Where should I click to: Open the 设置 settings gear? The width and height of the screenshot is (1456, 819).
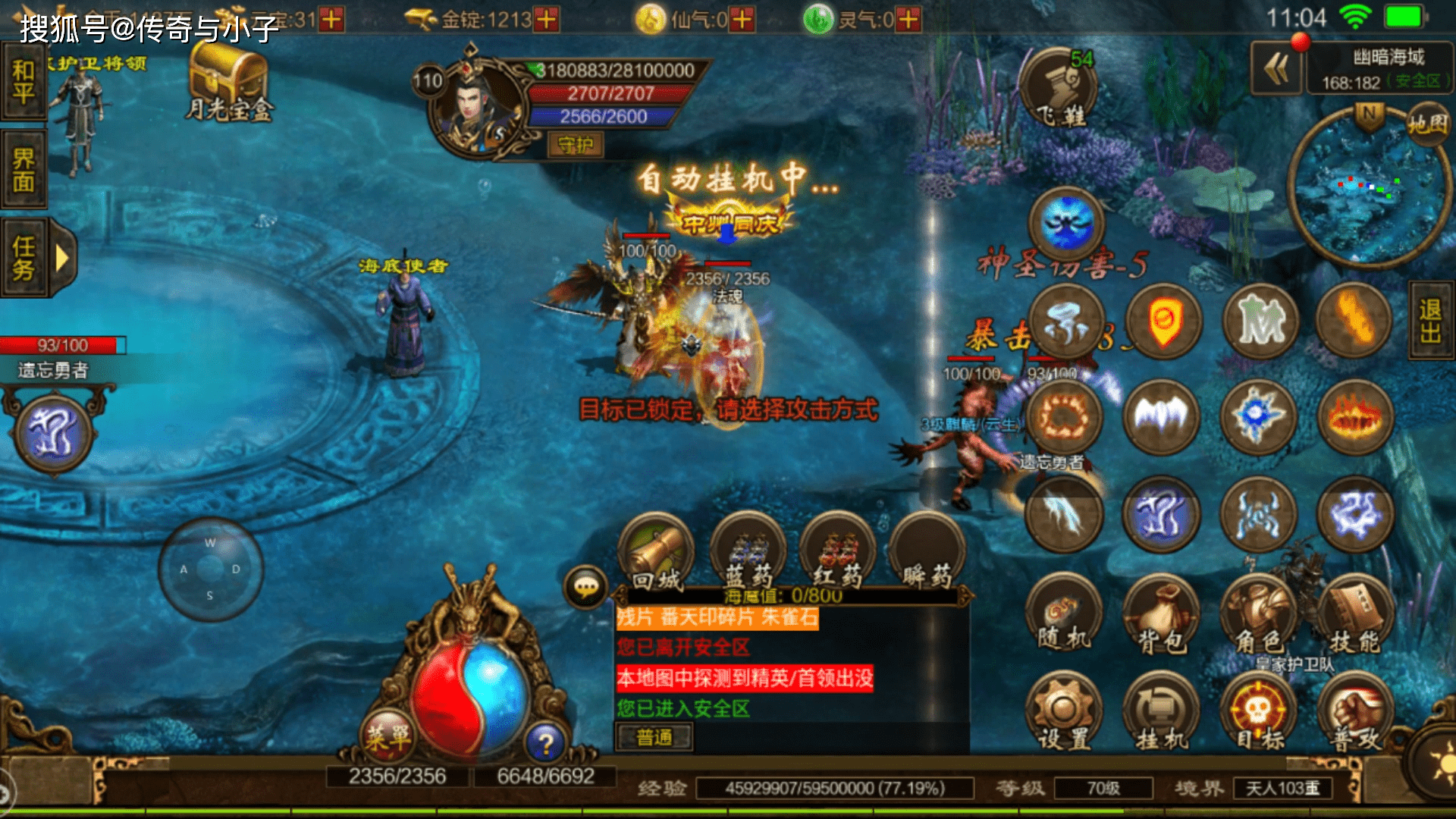click(1063, 714)
